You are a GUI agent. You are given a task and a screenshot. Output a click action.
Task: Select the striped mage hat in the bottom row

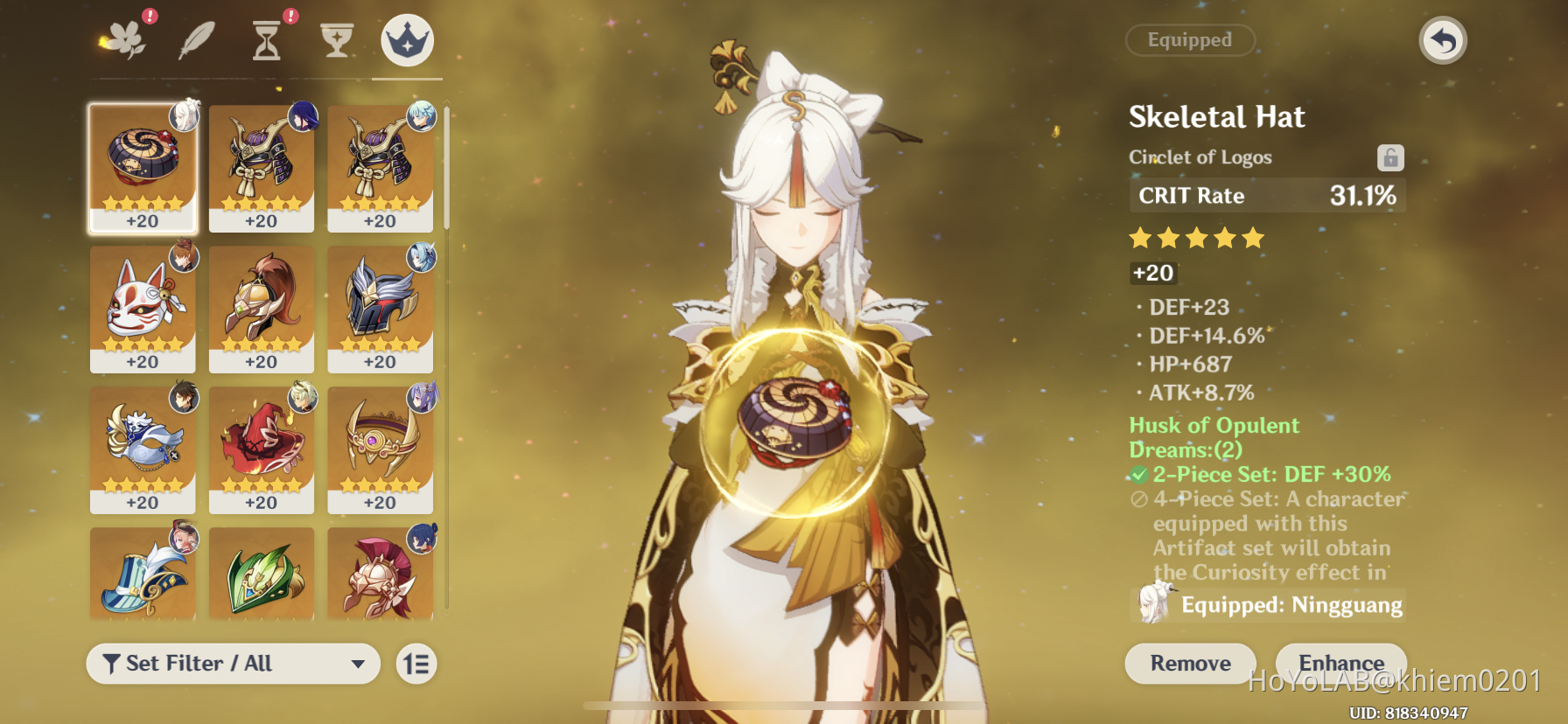[143, 573]
